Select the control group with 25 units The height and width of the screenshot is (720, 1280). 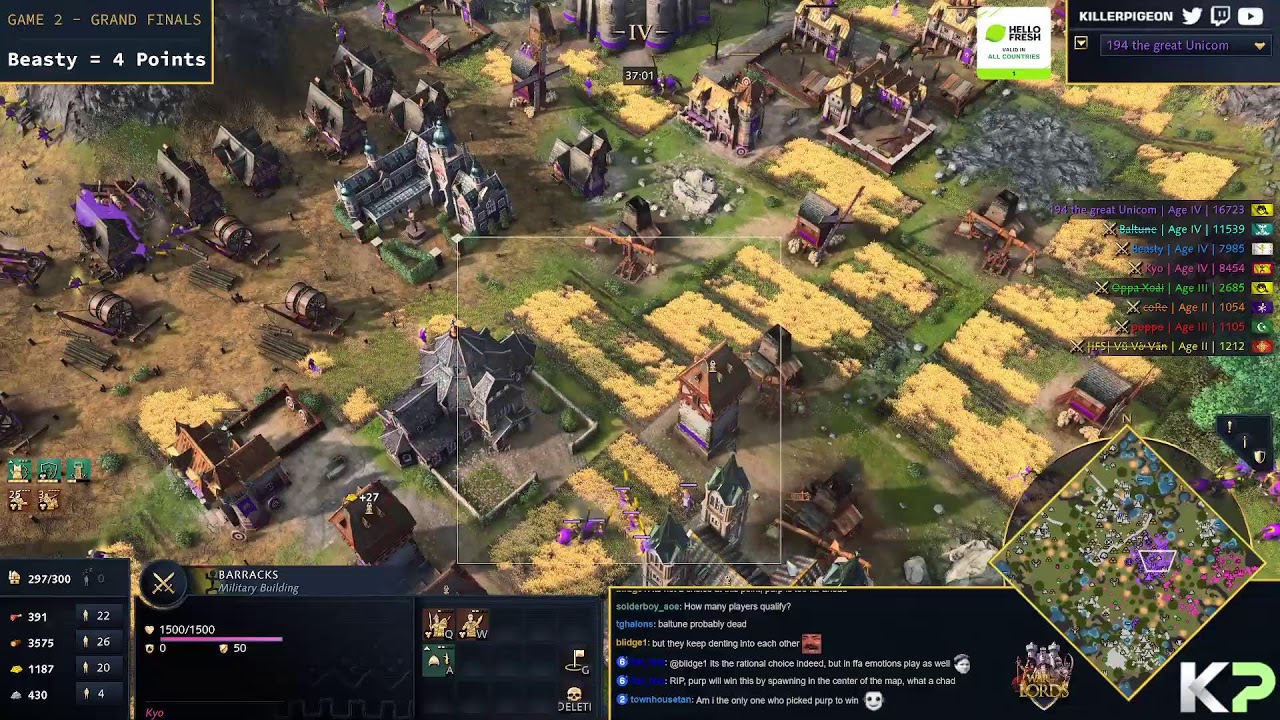point(18,499)
